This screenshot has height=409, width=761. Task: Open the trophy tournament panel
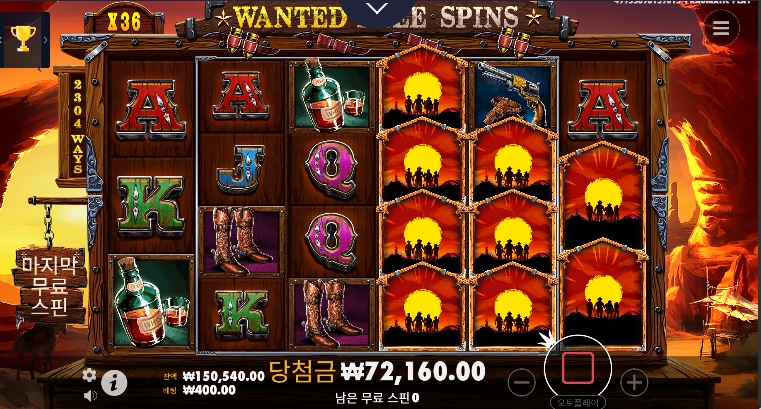pos(22,39)
